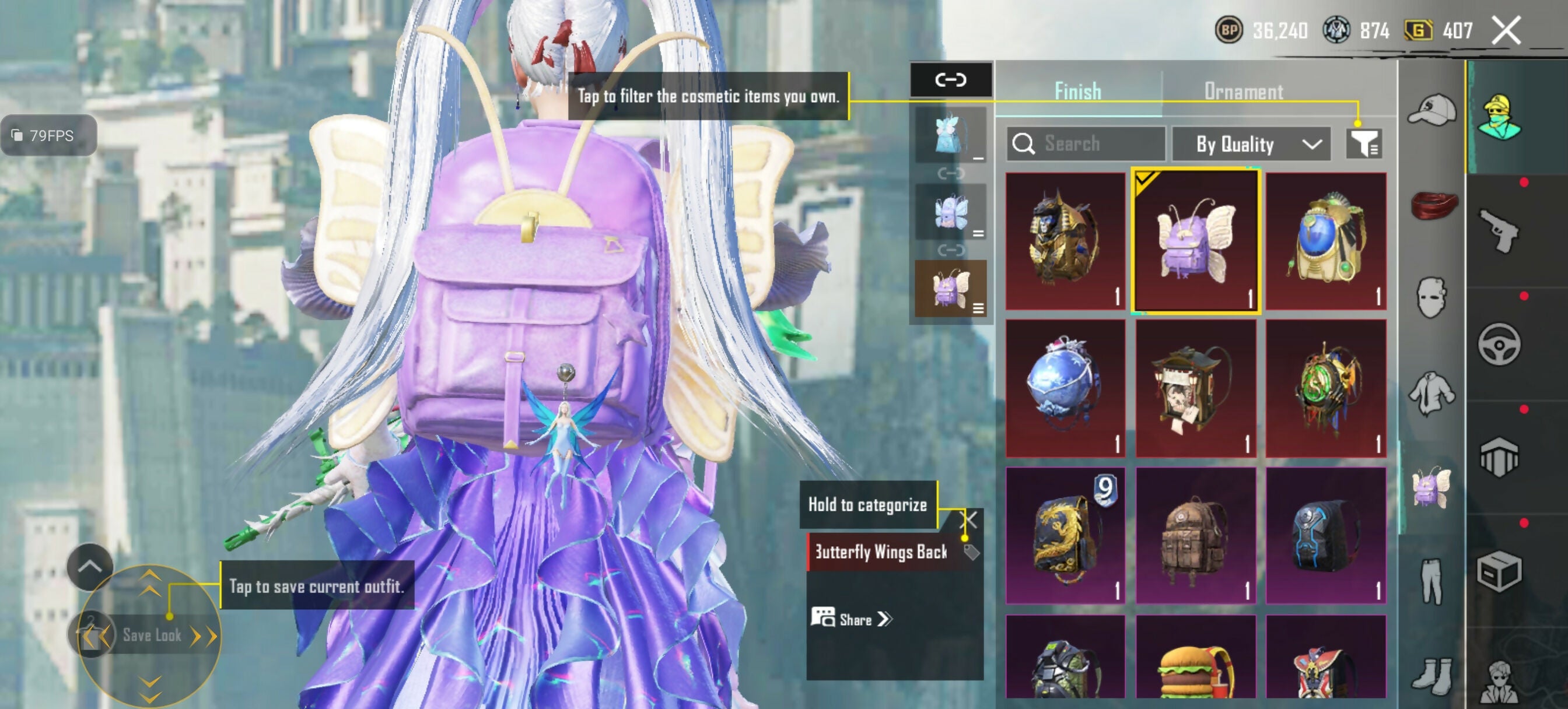Pick the icy blue sphere backpack
The image size is (1568, 709).
pos(1065,388)
